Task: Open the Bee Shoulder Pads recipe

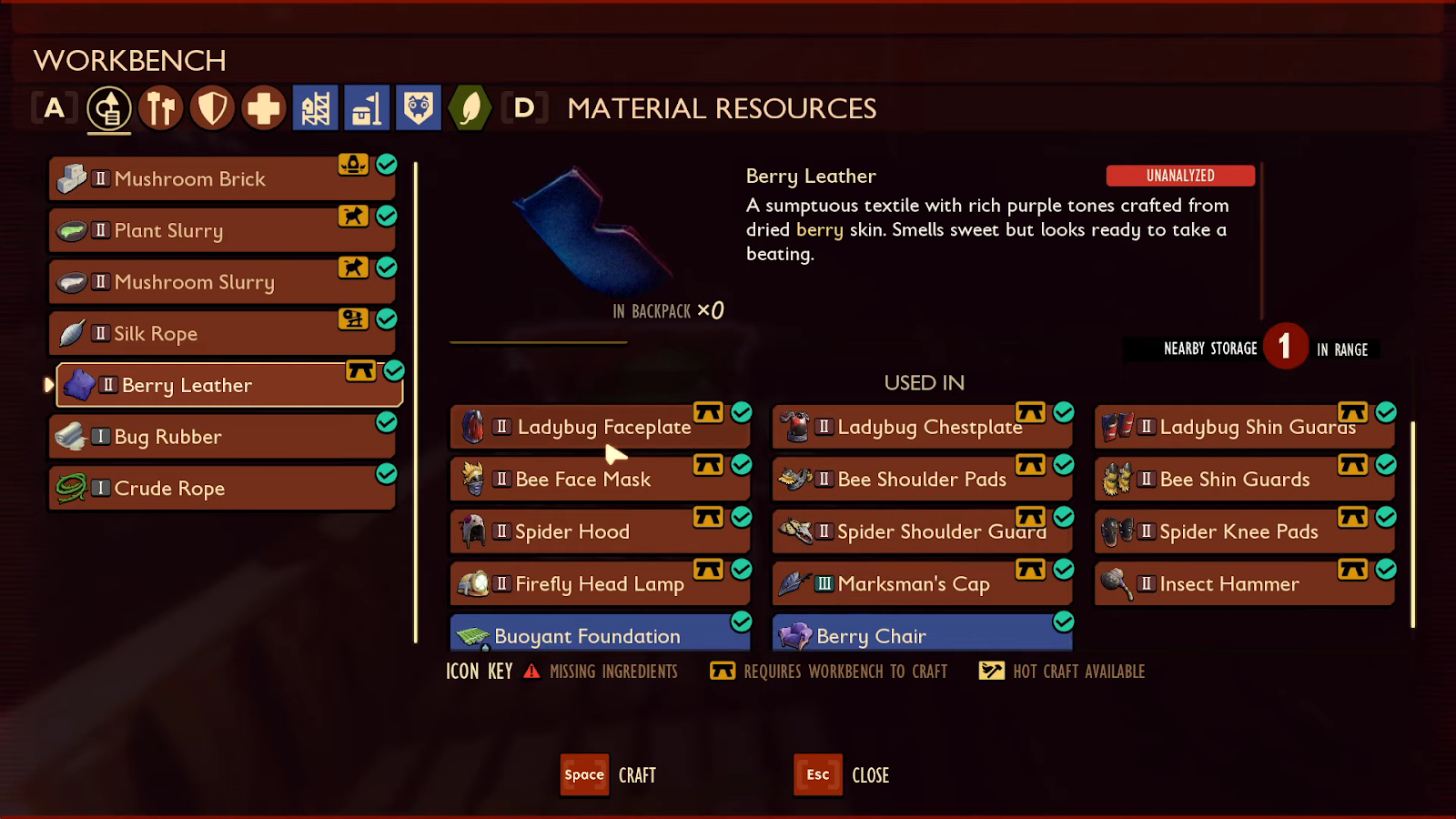Action: tap(921, 480)
